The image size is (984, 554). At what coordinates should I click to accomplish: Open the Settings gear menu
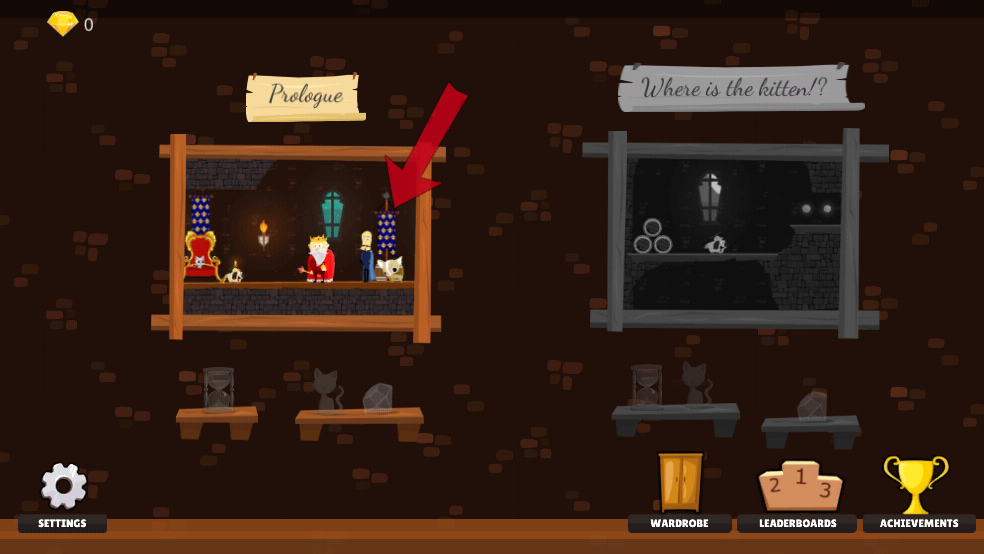[63, 487]
